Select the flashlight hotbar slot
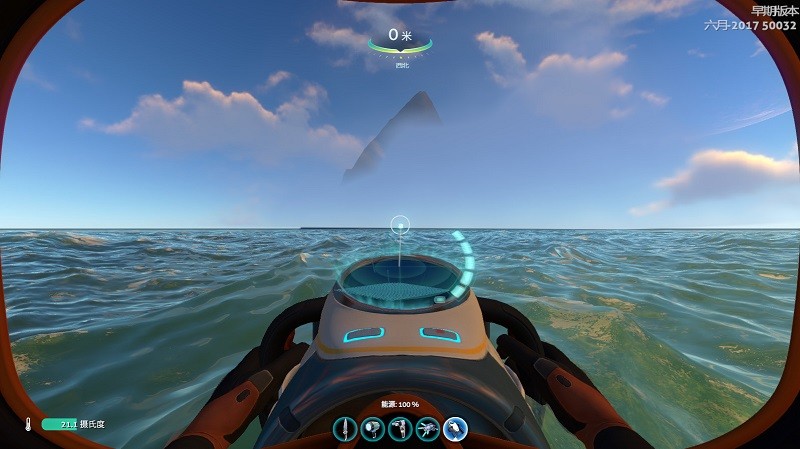Screen dimensions: 800x449 pos(373,430)
